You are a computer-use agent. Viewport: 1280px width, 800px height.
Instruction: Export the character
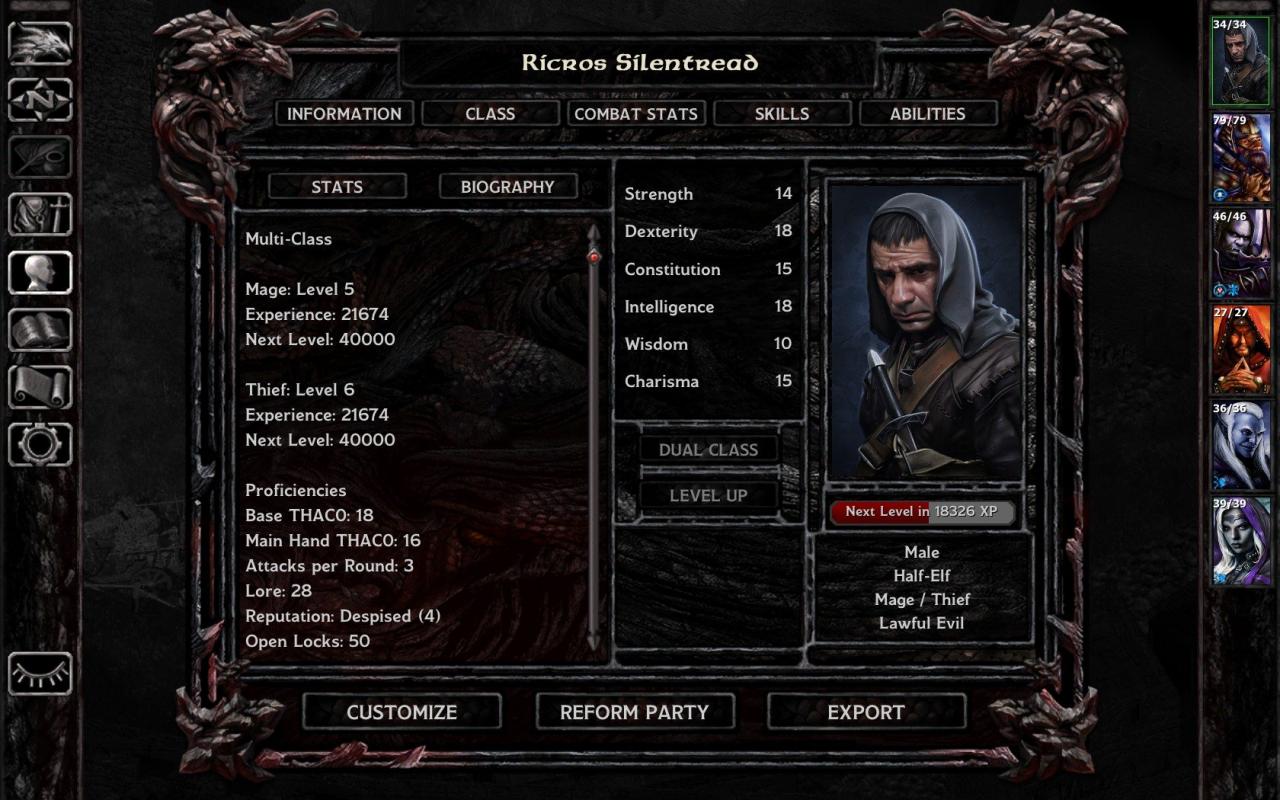pyautogui.click(x=866, y=712)
